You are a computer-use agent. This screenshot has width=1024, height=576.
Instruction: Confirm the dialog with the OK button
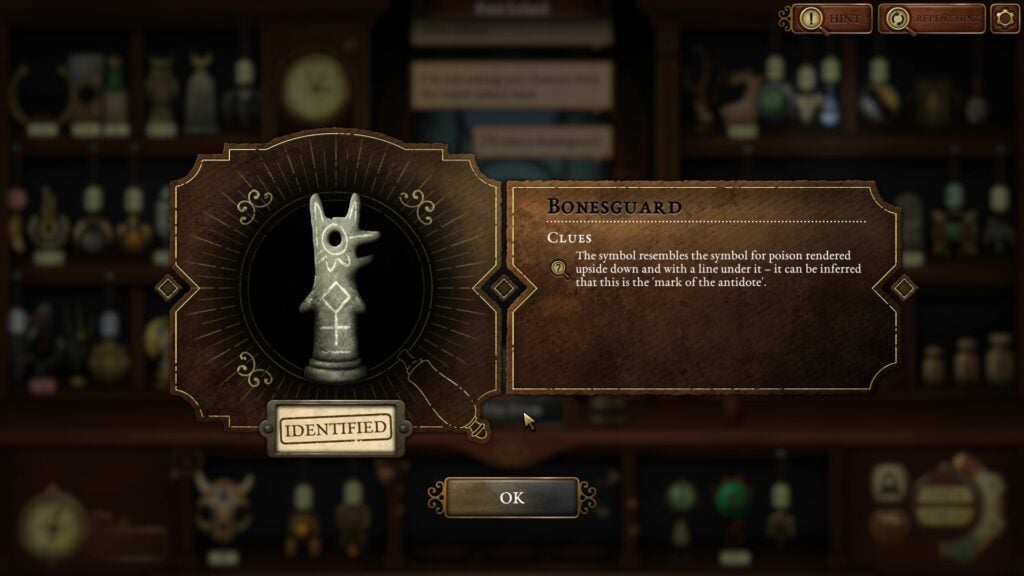(511, 497)
